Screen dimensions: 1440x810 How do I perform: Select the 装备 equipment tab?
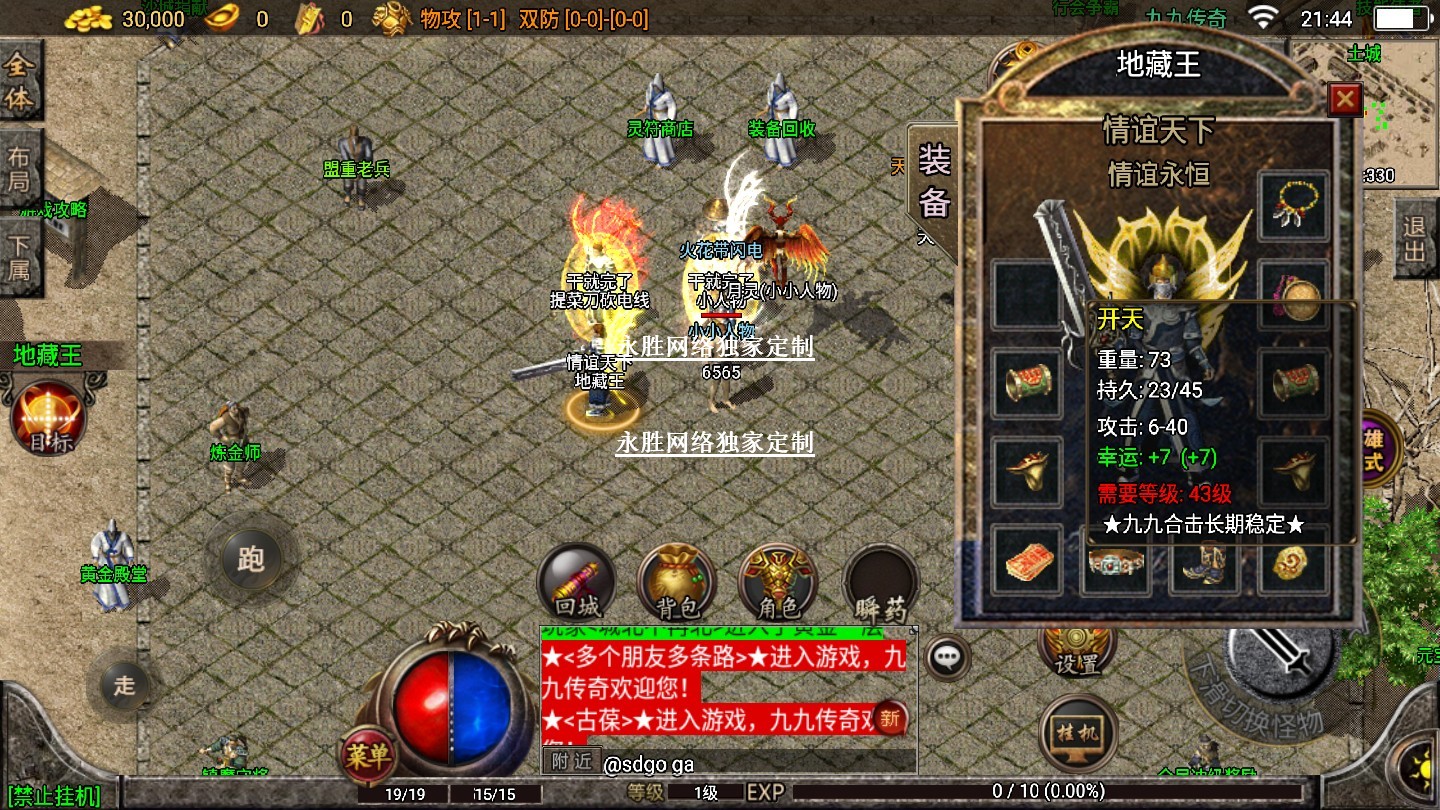pos(934,182)
